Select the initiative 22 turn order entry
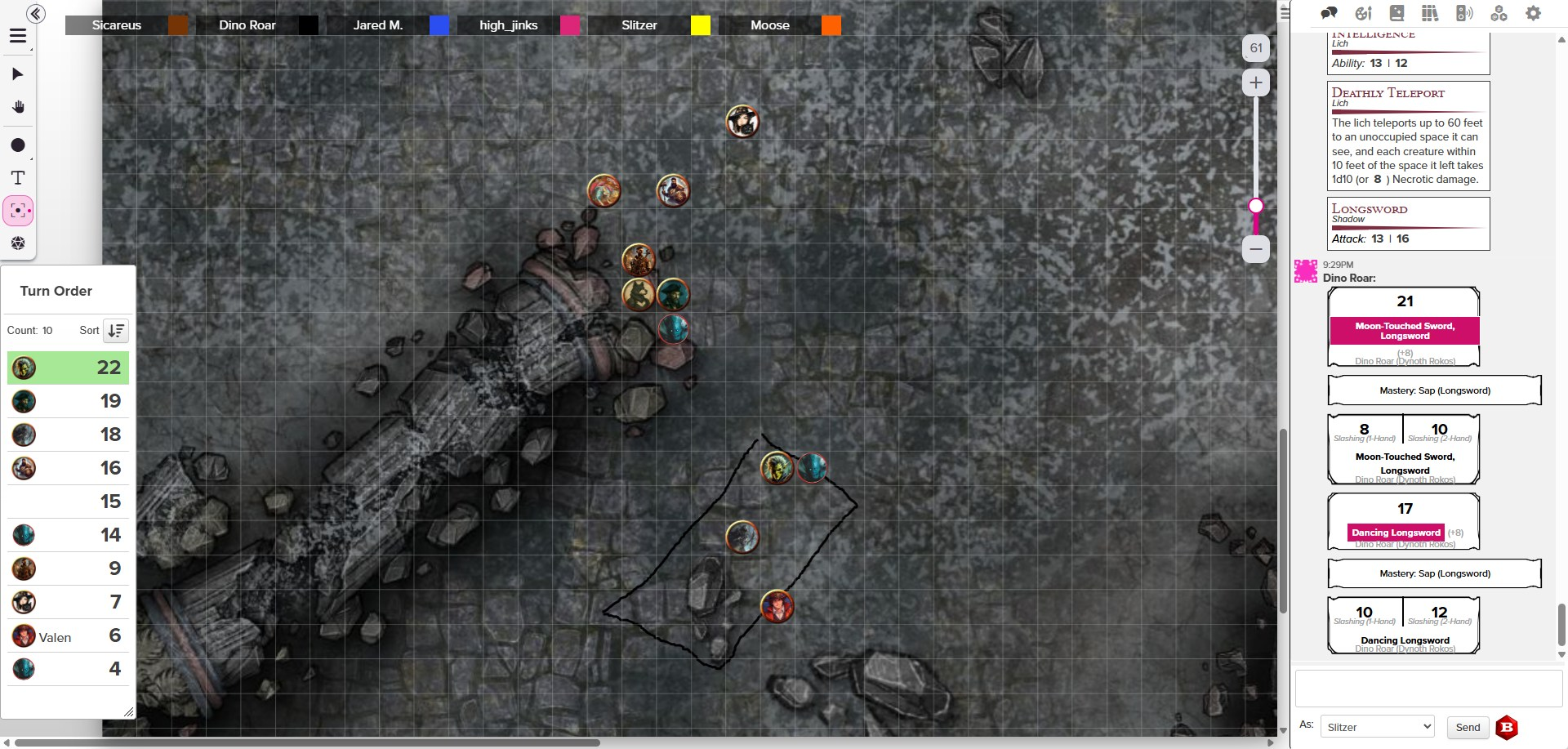The width and height of the screenshot is (1568, 749). coord(68,368)
